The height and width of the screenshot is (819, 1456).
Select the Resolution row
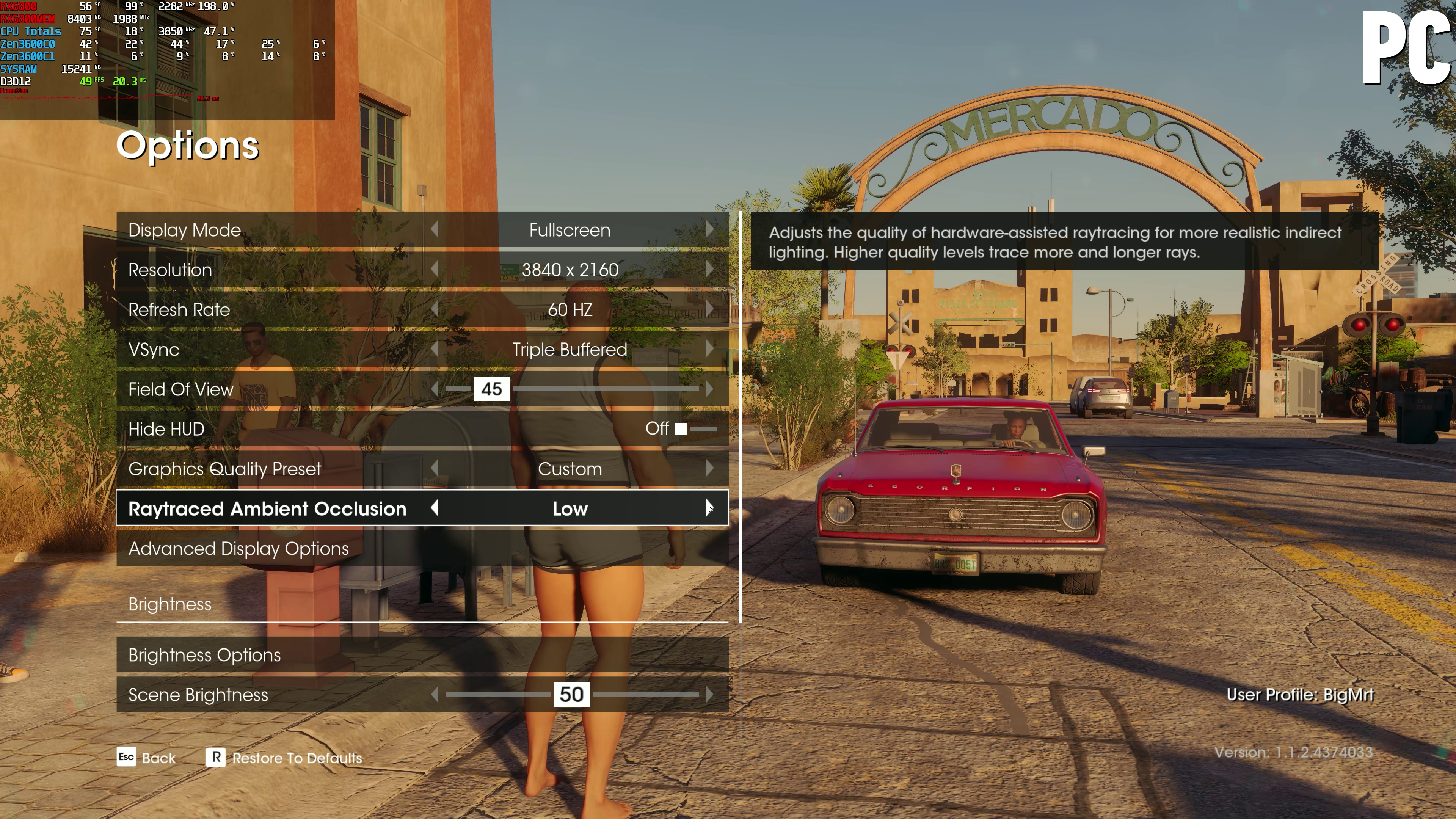tap(170, 270)
